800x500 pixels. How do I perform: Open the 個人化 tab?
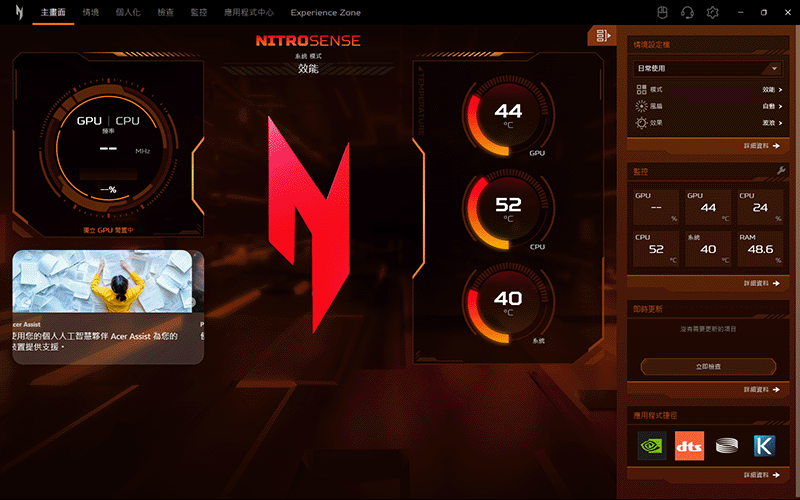(x=128, y=13)
